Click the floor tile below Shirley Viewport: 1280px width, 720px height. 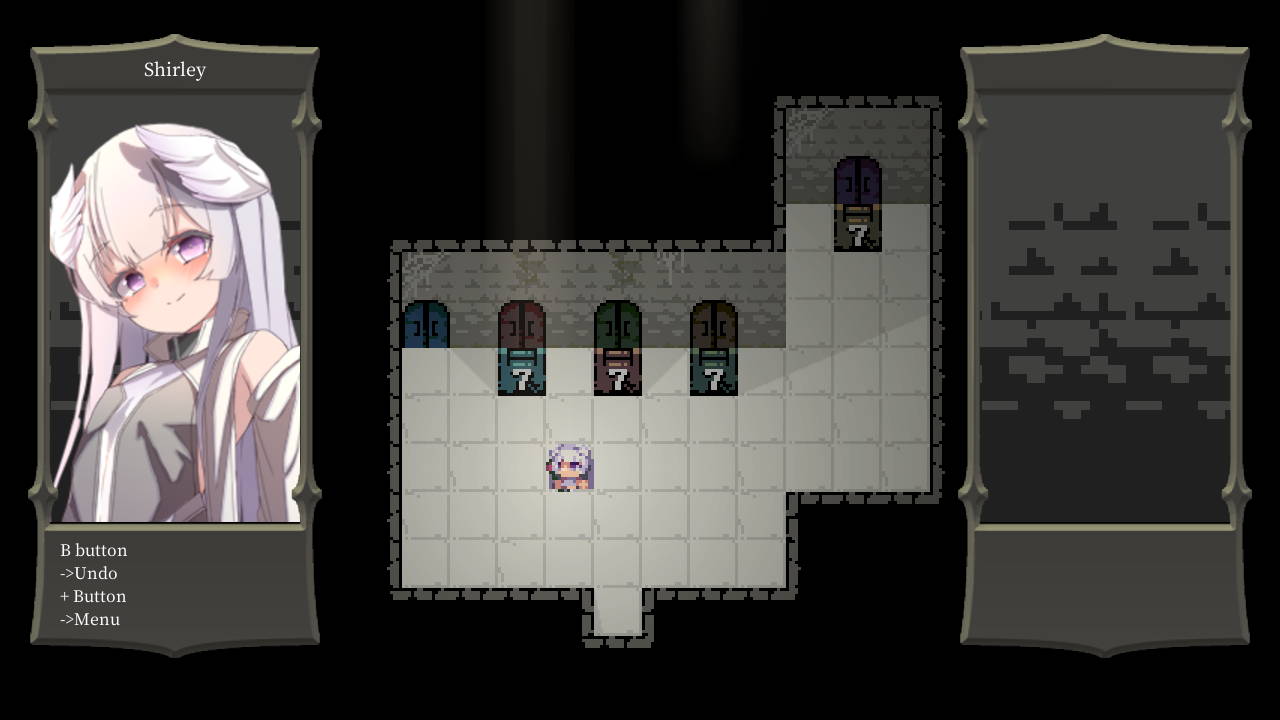pos(568,515)
